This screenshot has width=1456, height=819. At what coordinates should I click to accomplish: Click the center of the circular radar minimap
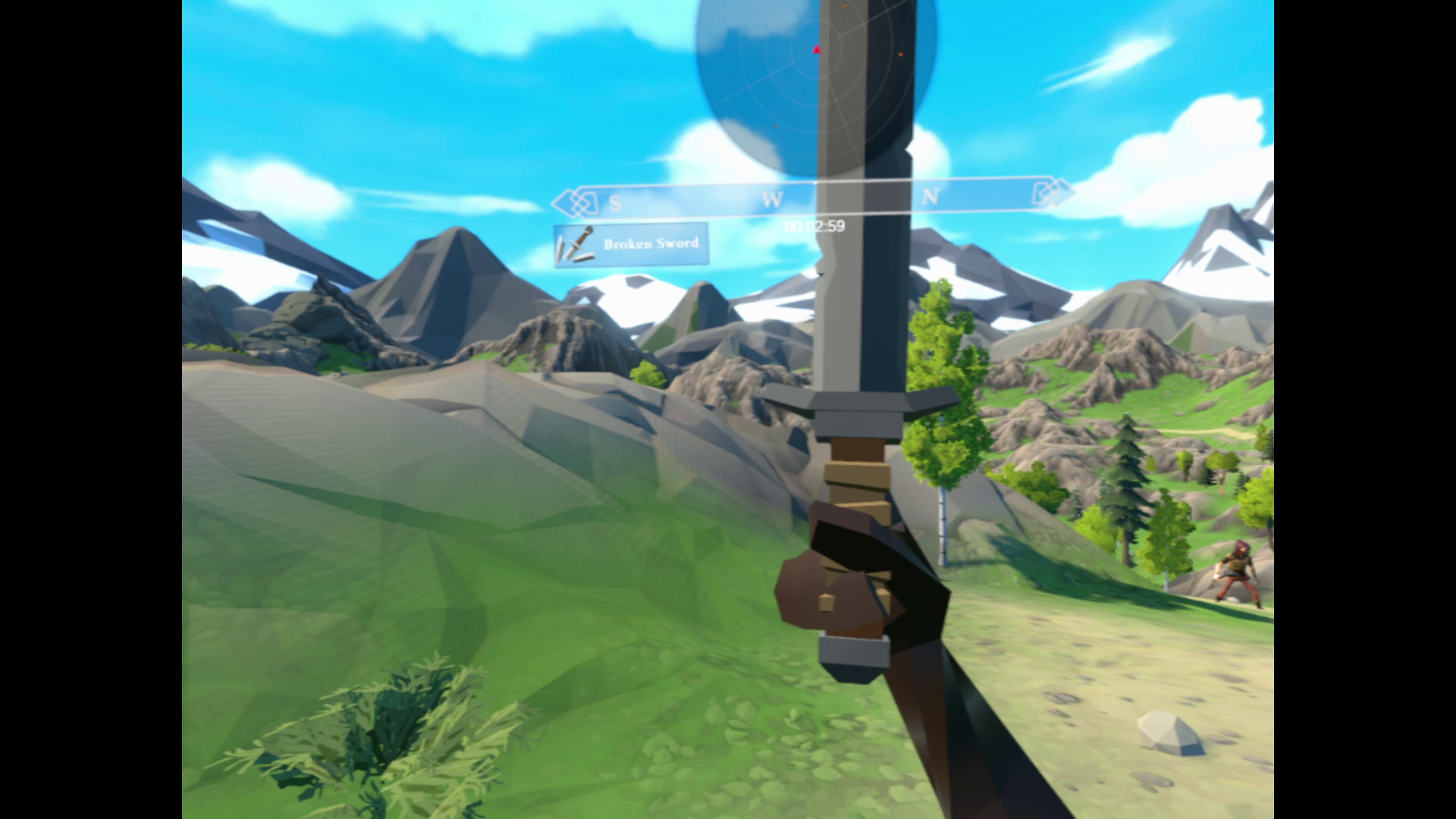[817, 49]
